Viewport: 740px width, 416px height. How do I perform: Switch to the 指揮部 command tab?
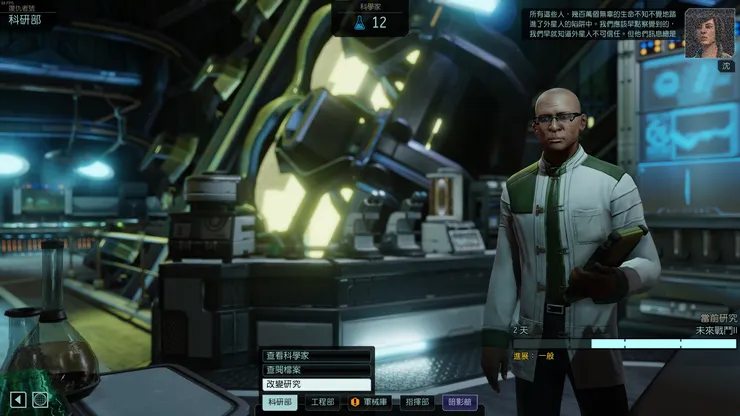tap(416, 402)
